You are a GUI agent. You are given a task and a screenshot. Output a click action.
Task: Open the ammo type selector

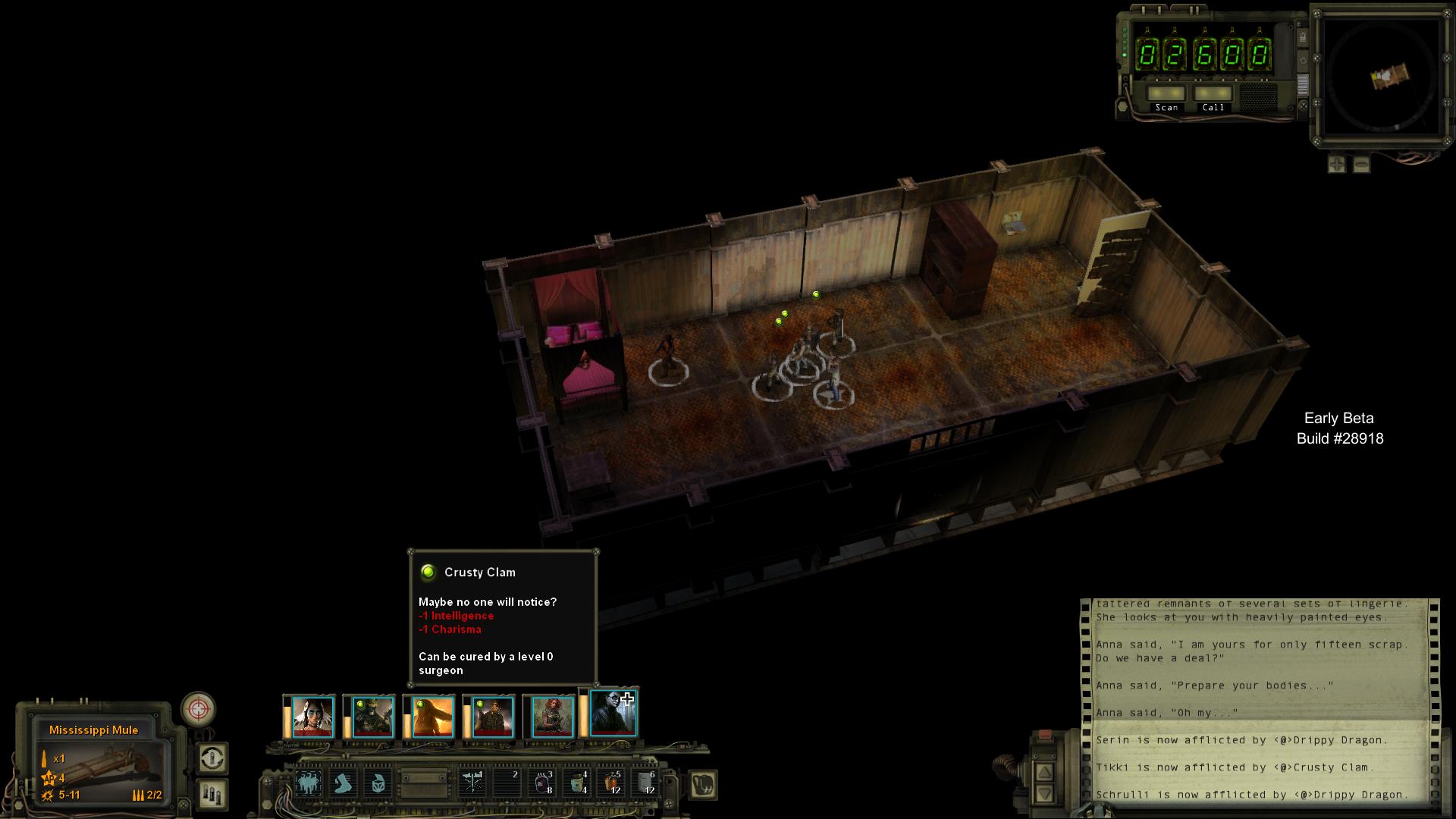(212, 794)
